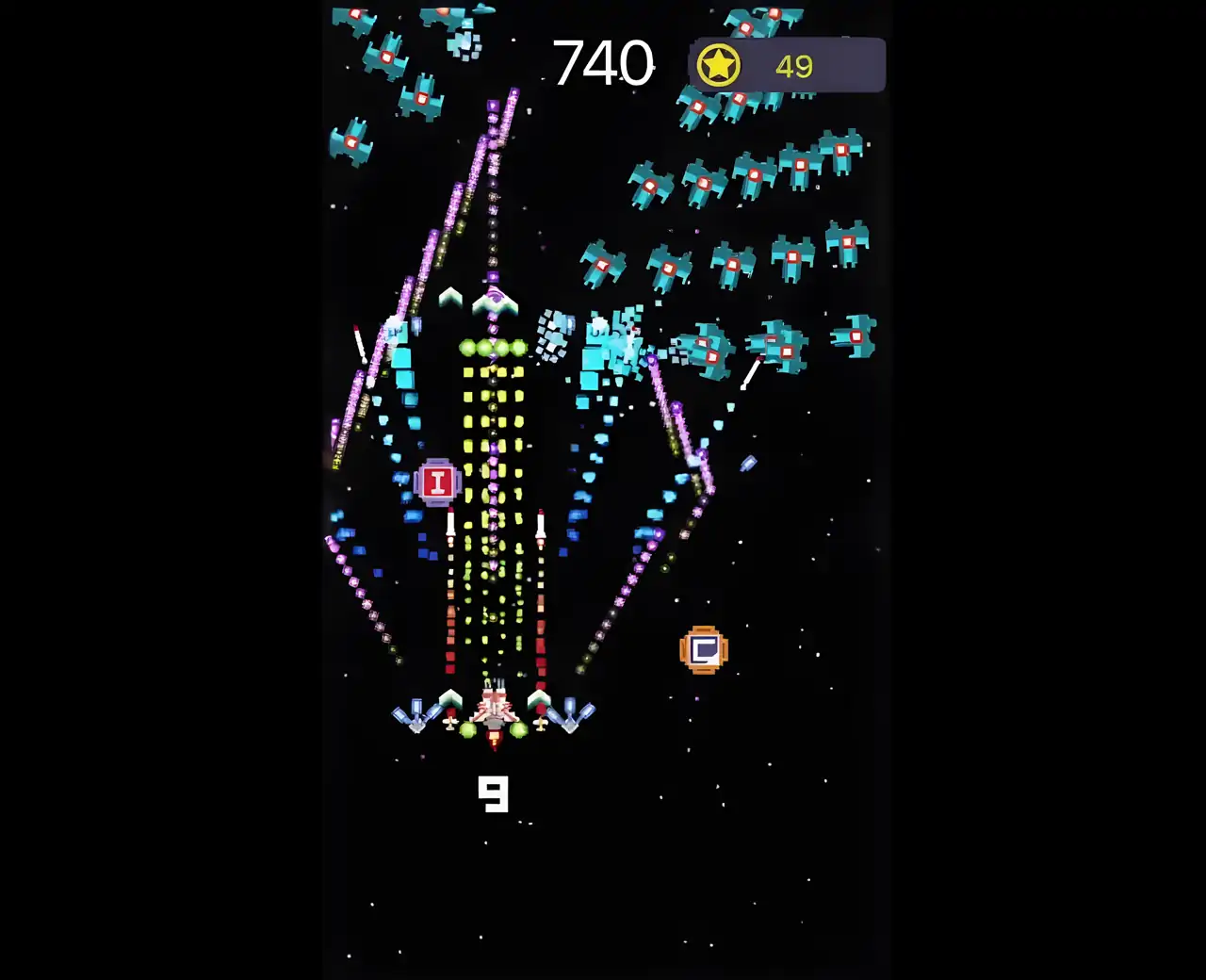The height and width of the screenshot is (980, 1206).
Task: Click the white missile trail on the right
Action: pyautogui.click(x=749, y=372)
